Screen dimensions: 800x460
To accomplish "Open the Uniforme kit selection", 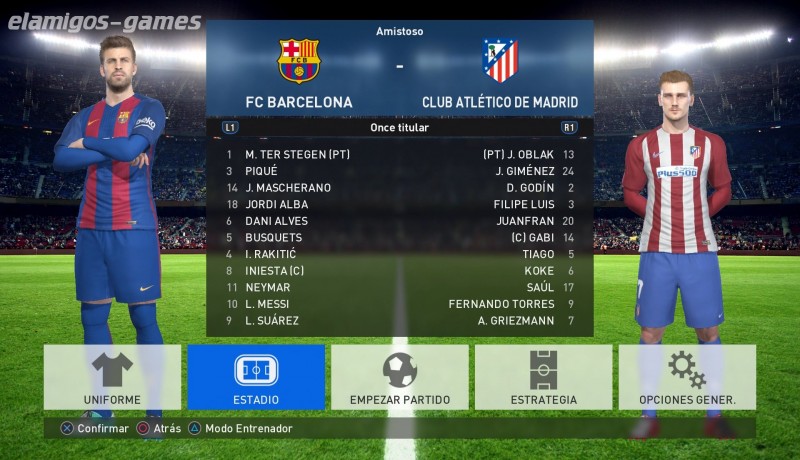I will 112,377.
